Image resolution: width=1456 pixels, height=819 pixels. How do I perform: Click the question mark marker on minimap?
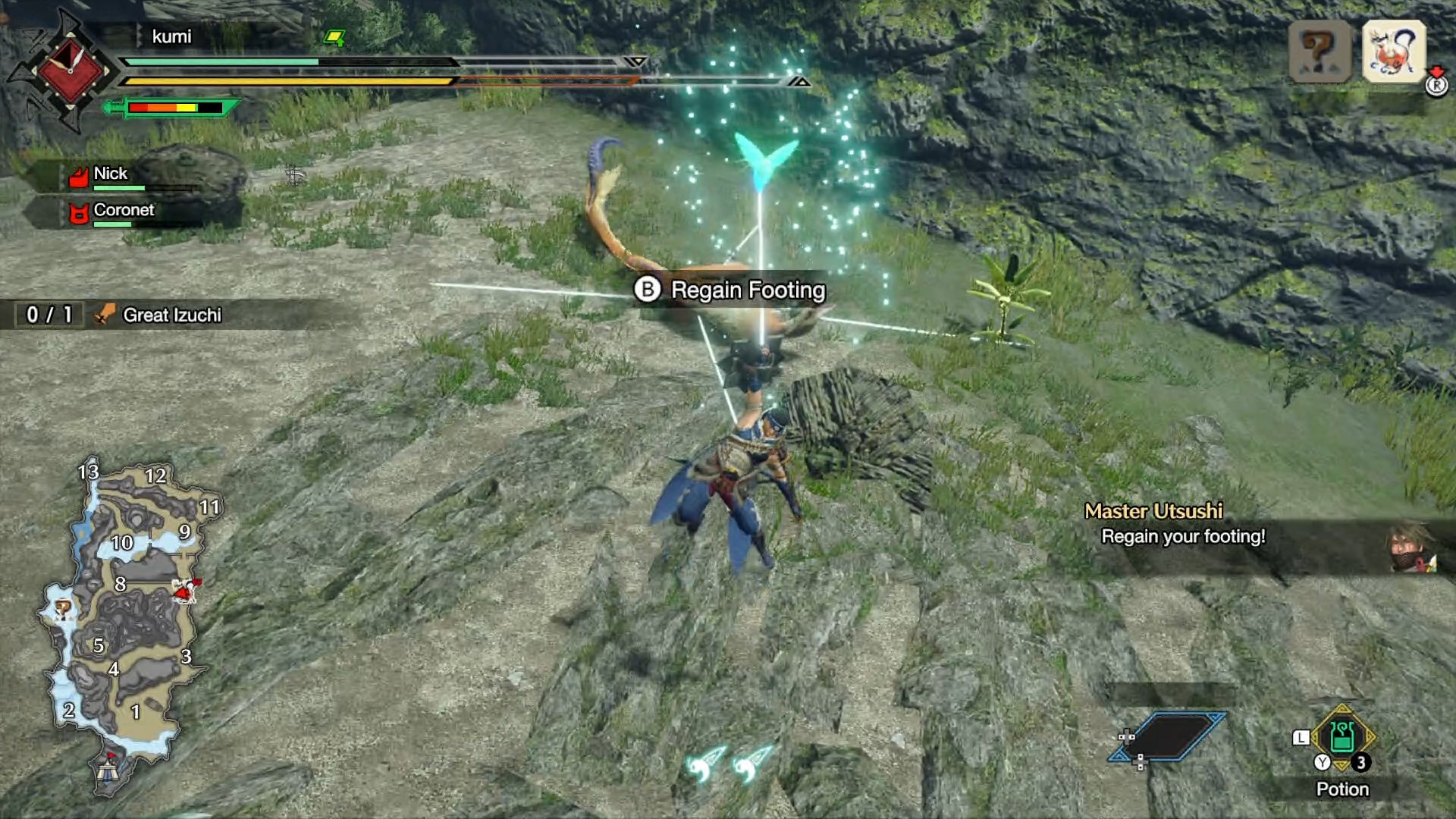click(63, 607)
